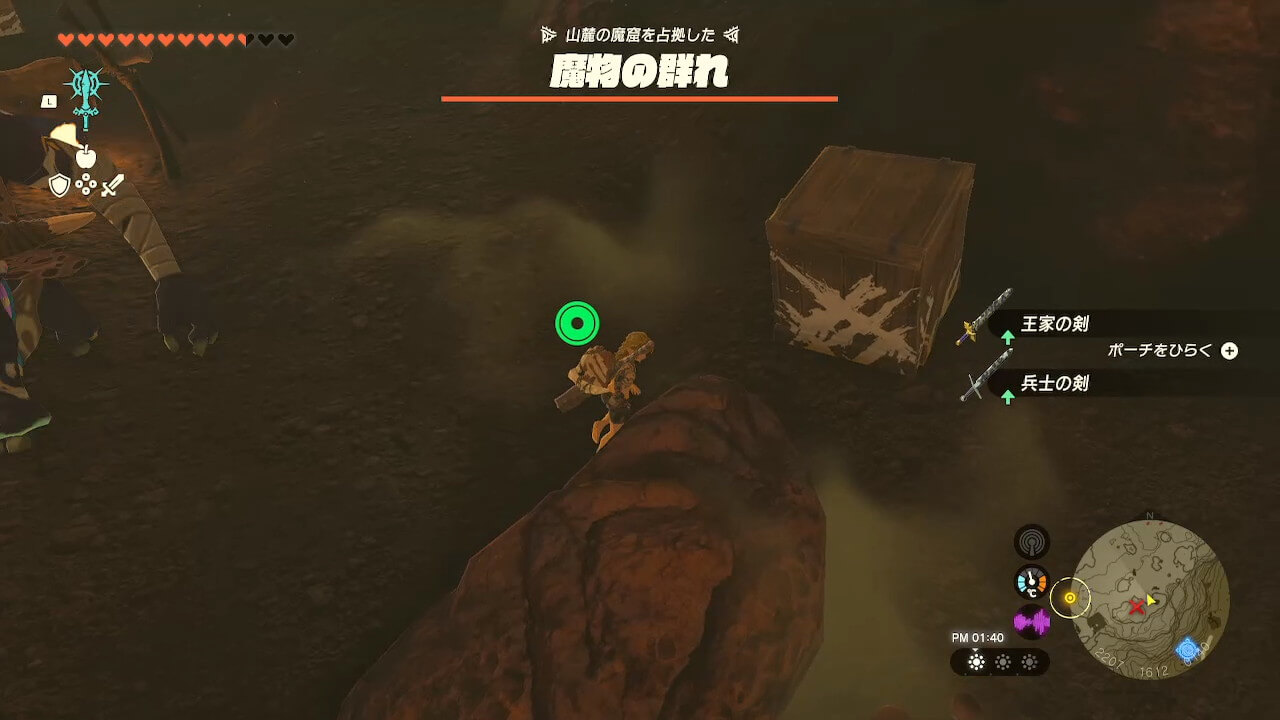Image resolution: width=1280 pixels, height=720 pixels.
Task: Click the red X marker on minimap
Action: [x=1136, y=606]
